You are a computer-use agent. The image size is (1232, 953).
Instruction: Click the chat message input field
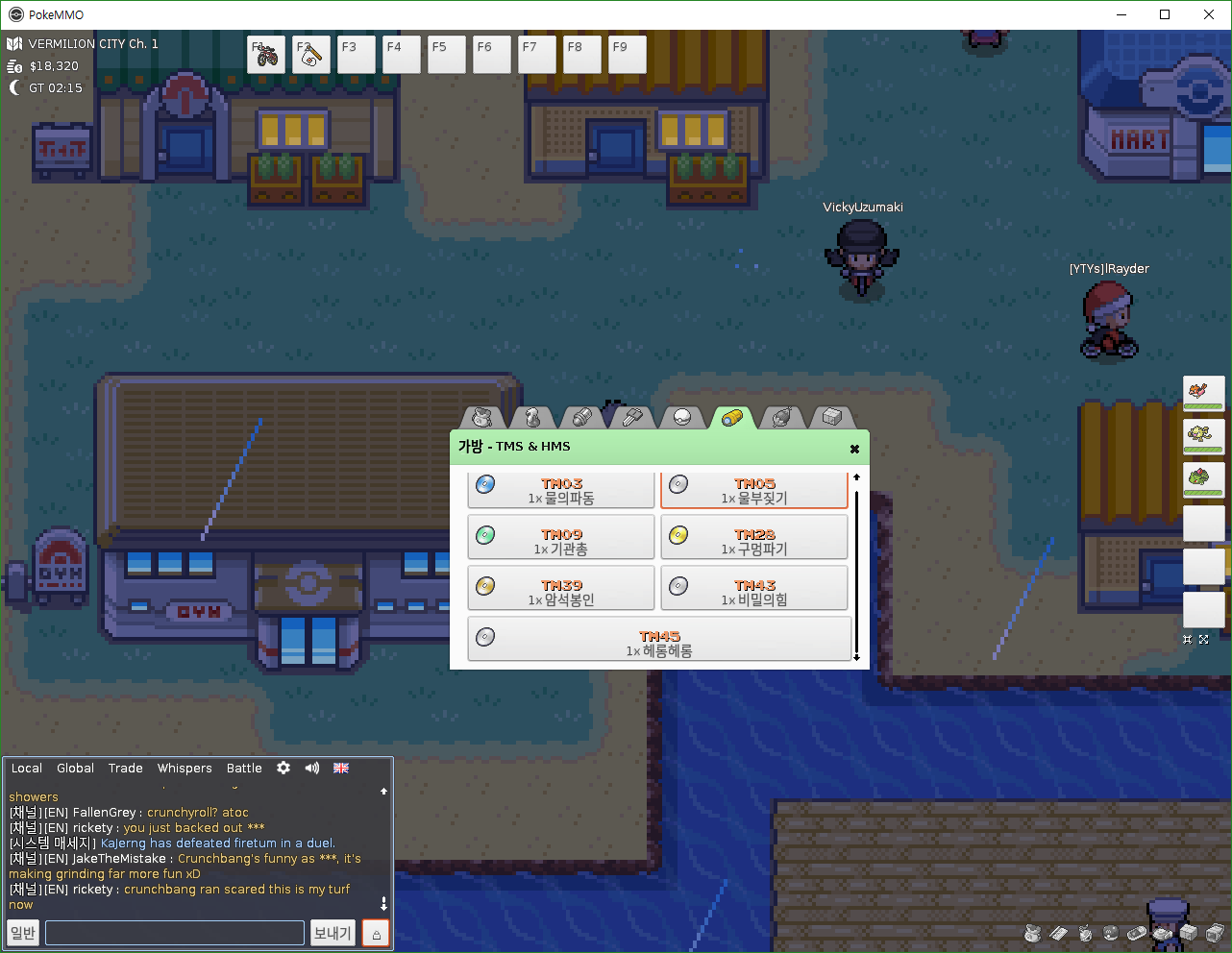(x=175, y=933)
